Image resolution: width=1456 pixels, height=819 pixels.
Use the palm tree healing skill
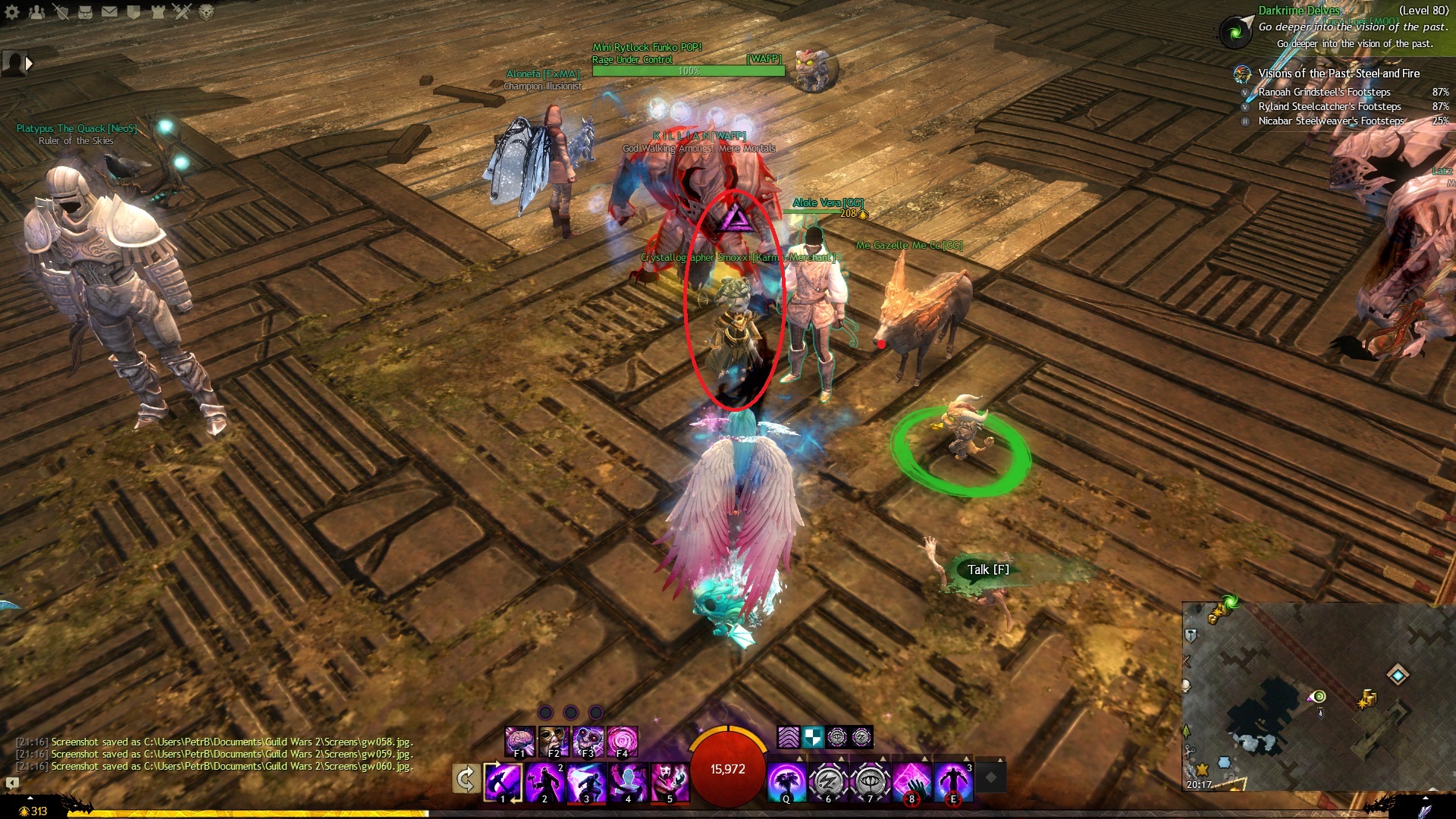pyautogui.click(x=786, y=781)
